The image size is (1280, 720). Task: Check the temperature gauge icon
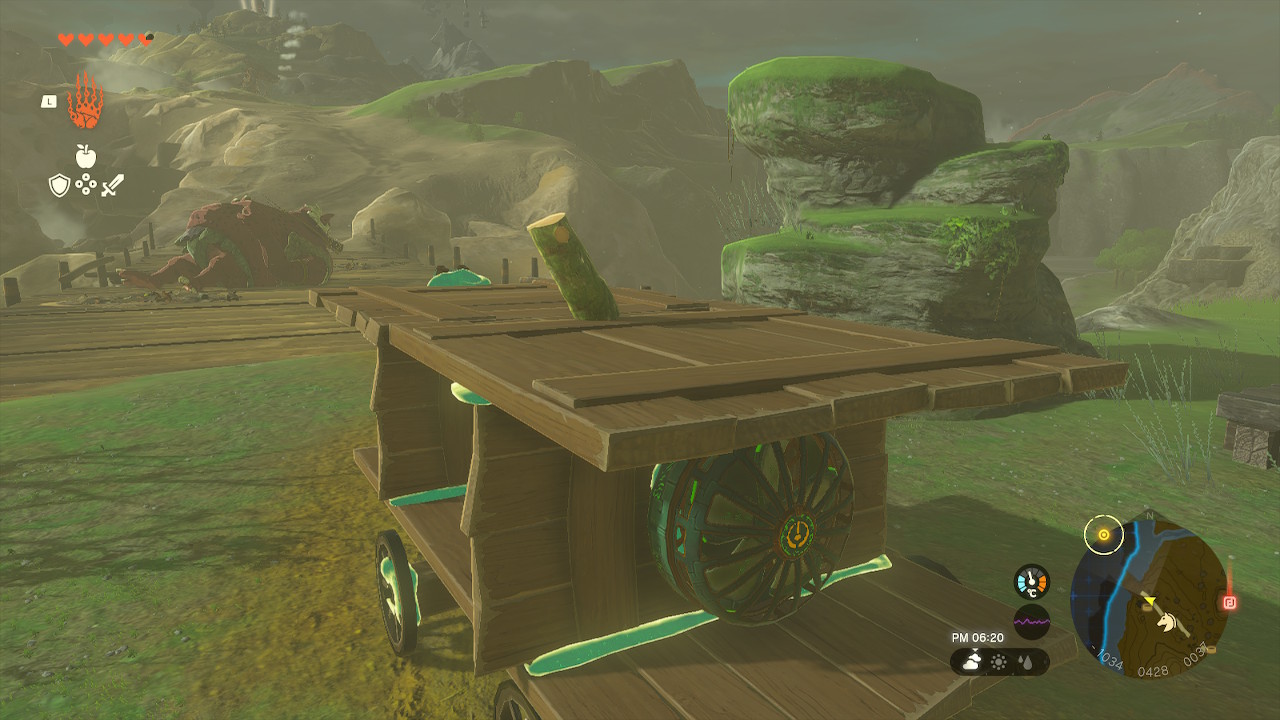(1031, 582)
